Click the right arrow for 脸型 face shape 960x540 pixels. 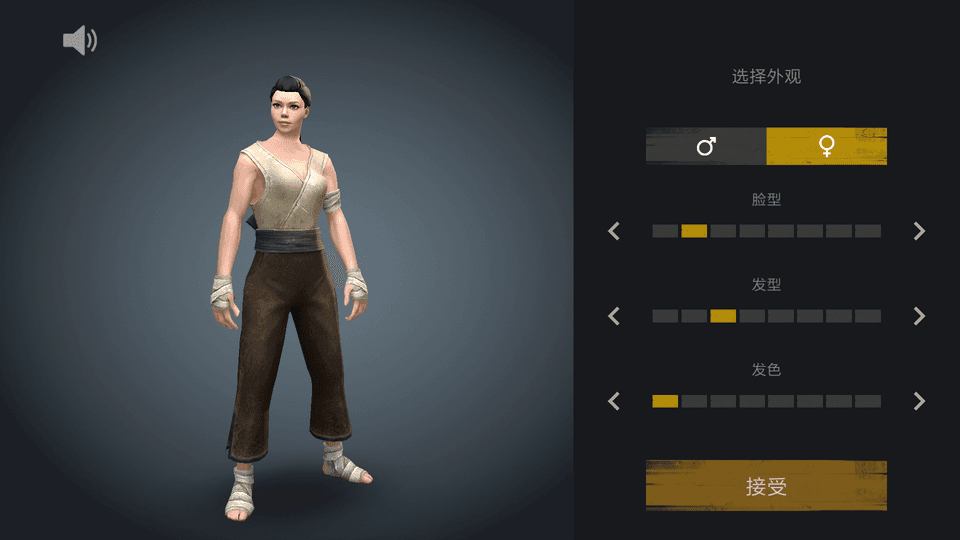point(919,231)
